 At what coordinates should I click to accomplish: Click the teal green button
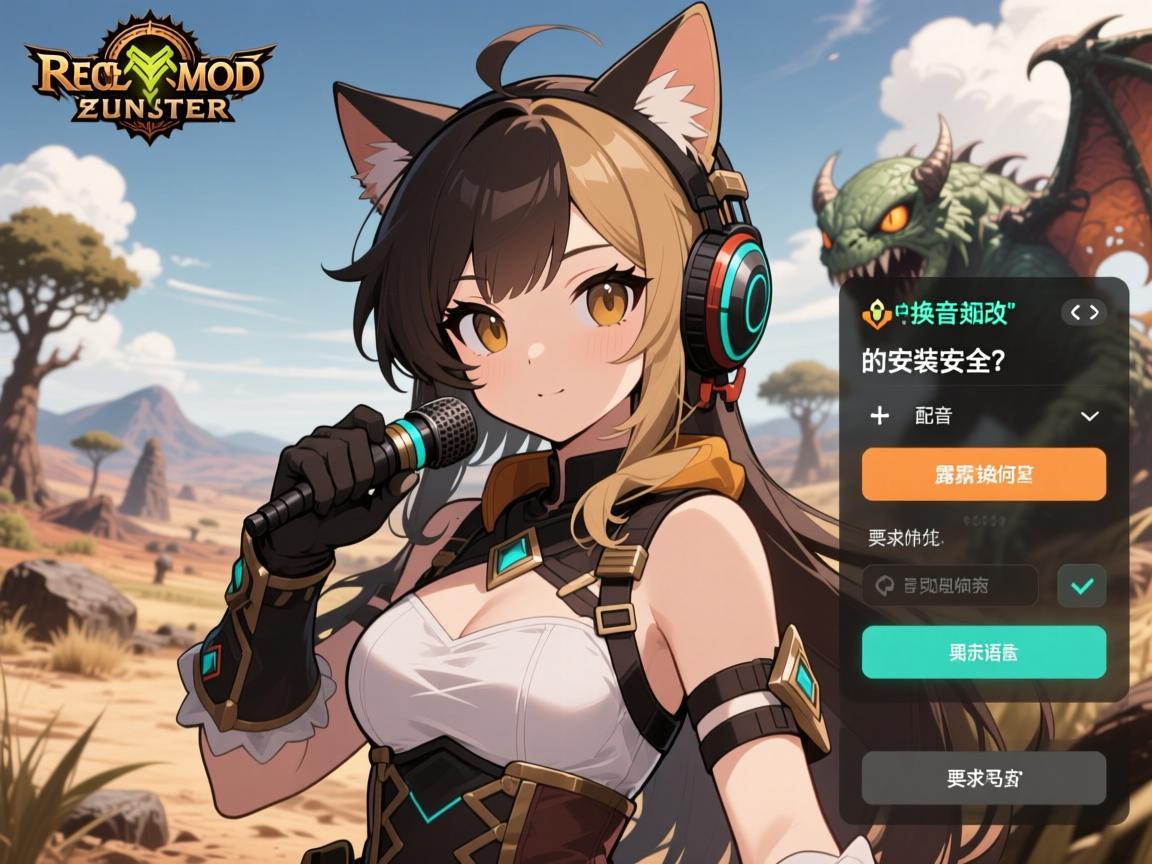[983, 652]
